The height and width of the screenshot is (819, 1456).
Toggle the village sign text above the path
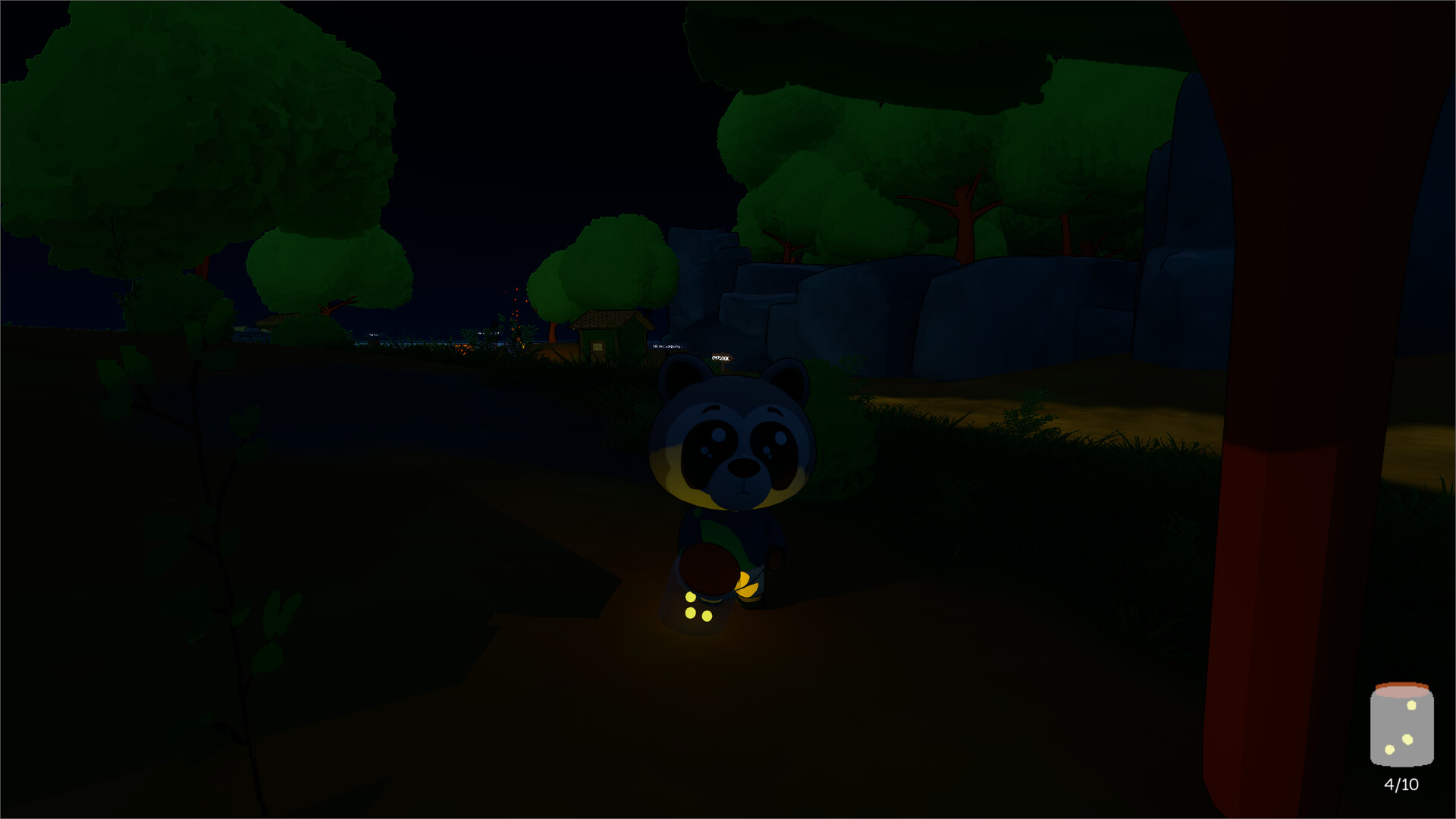(666, 346)
